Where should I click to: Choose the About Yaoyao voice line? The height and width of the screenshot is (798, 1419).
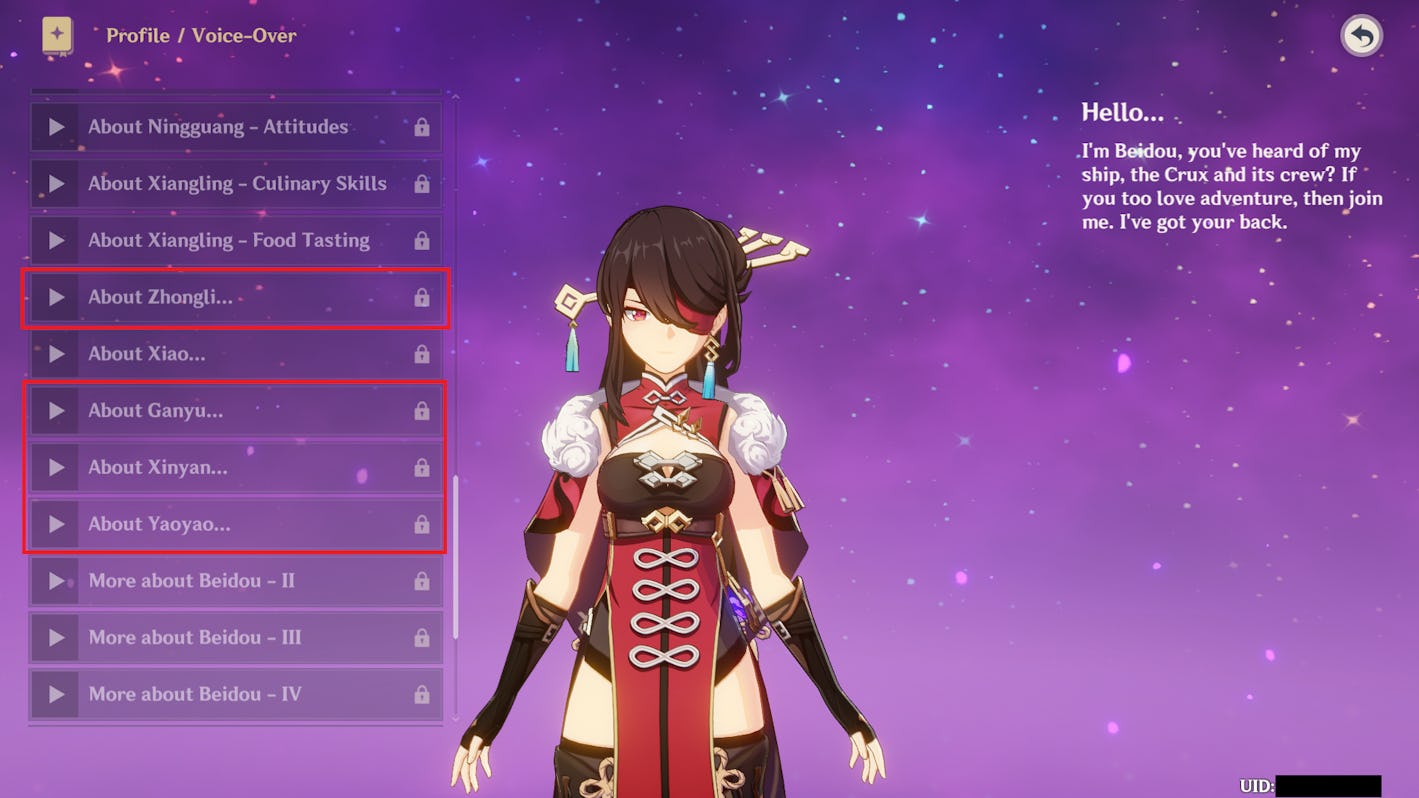[x=236, y=524]
